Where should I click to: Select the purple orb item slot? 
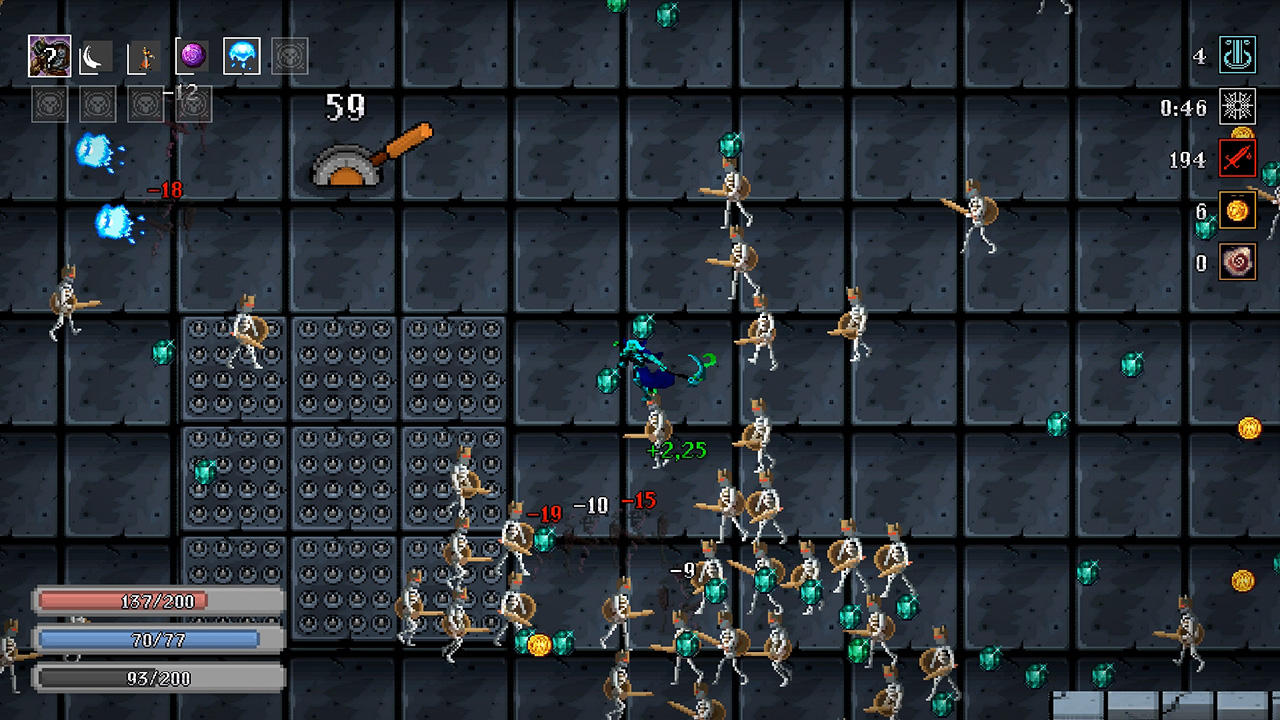point(192,56)
